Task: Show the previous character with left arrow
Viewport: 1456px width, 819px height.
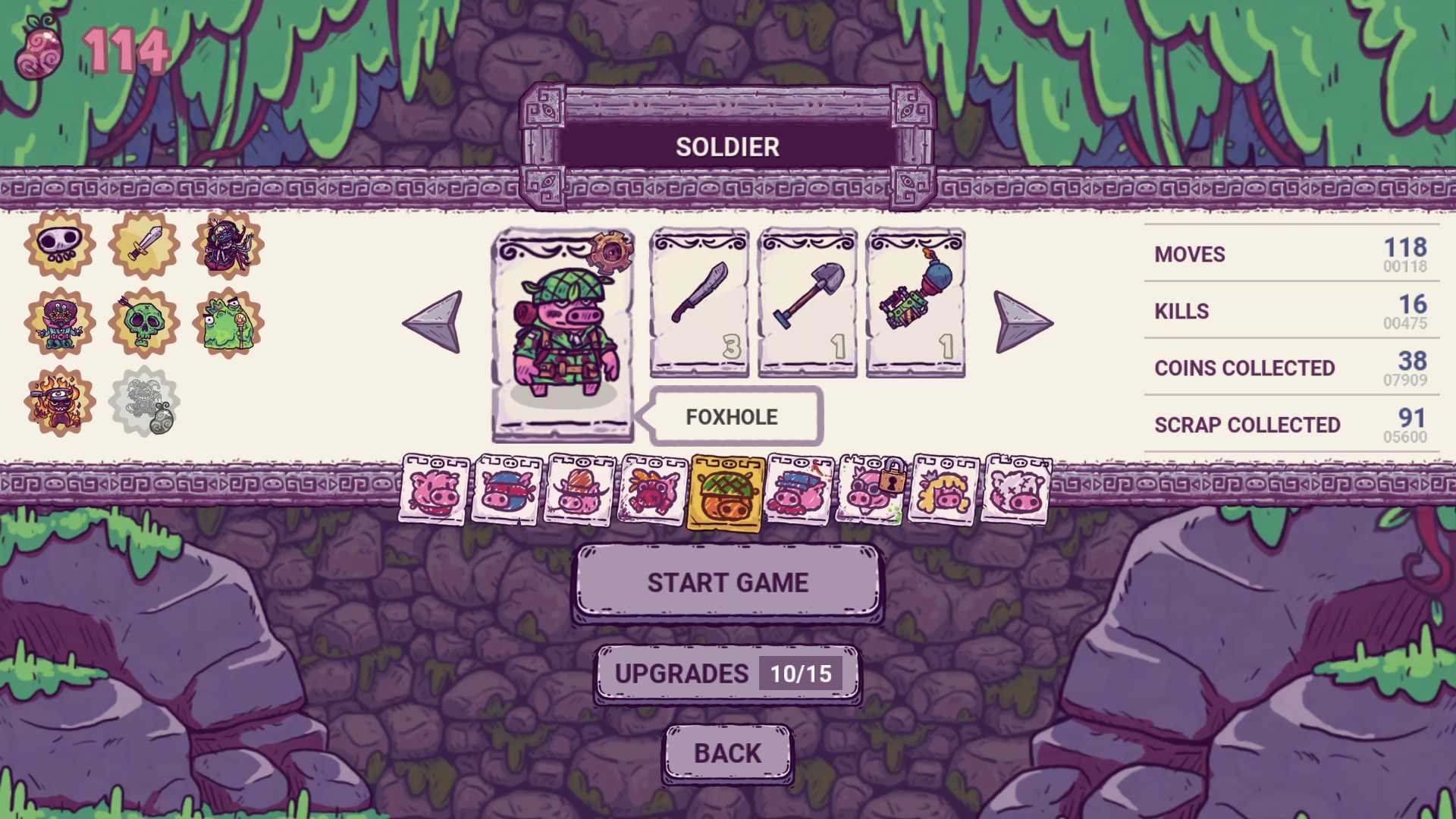Action: (x=433, y=322)
